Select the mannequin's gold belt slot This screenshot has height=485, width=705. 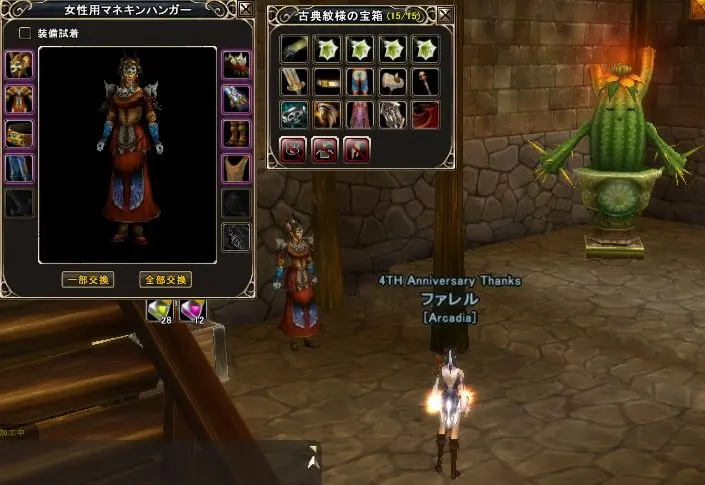19,134
